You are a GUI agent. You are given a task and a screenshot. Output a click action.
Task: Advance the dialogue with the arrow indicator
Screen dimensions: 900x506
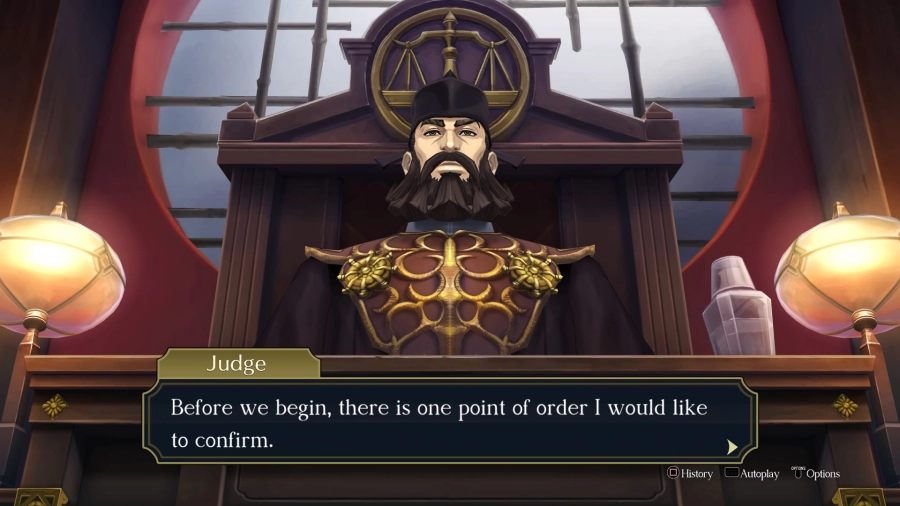pyautogui.click(x=732, y=446)
